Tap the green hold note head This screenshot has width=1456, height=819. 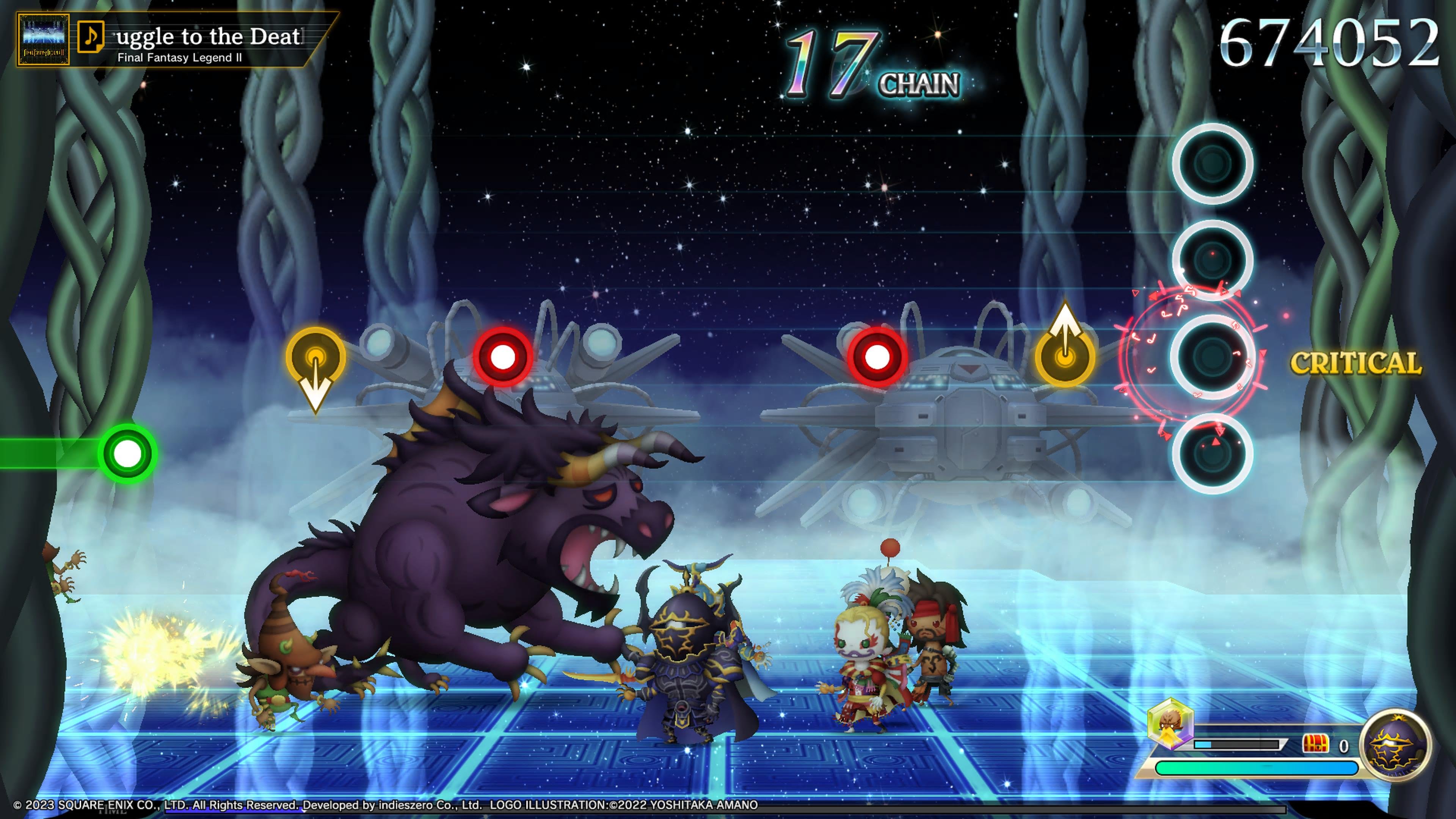(128, 454)
